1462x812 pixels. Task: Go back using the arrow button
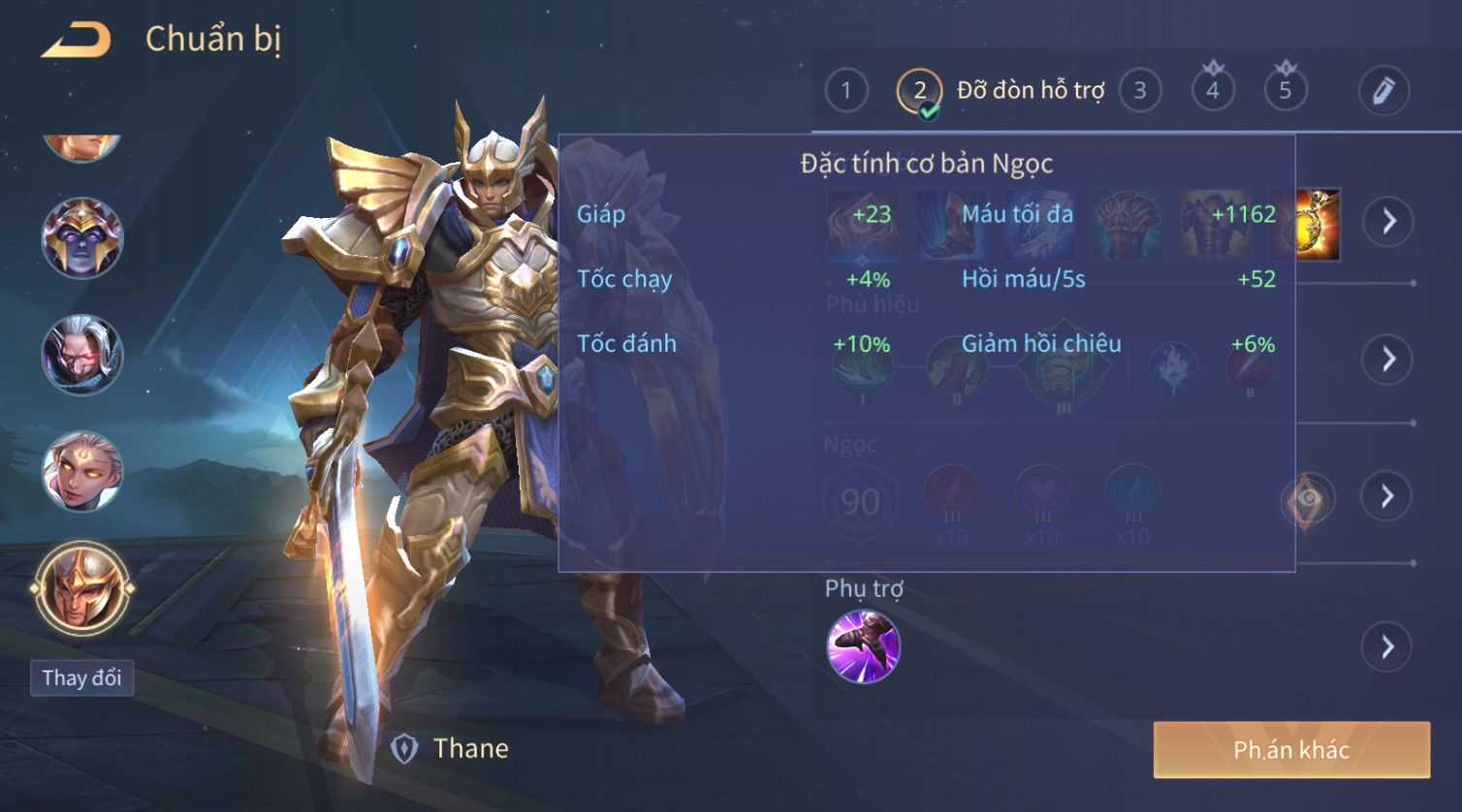pyautogui.click(x=77, y=41)
